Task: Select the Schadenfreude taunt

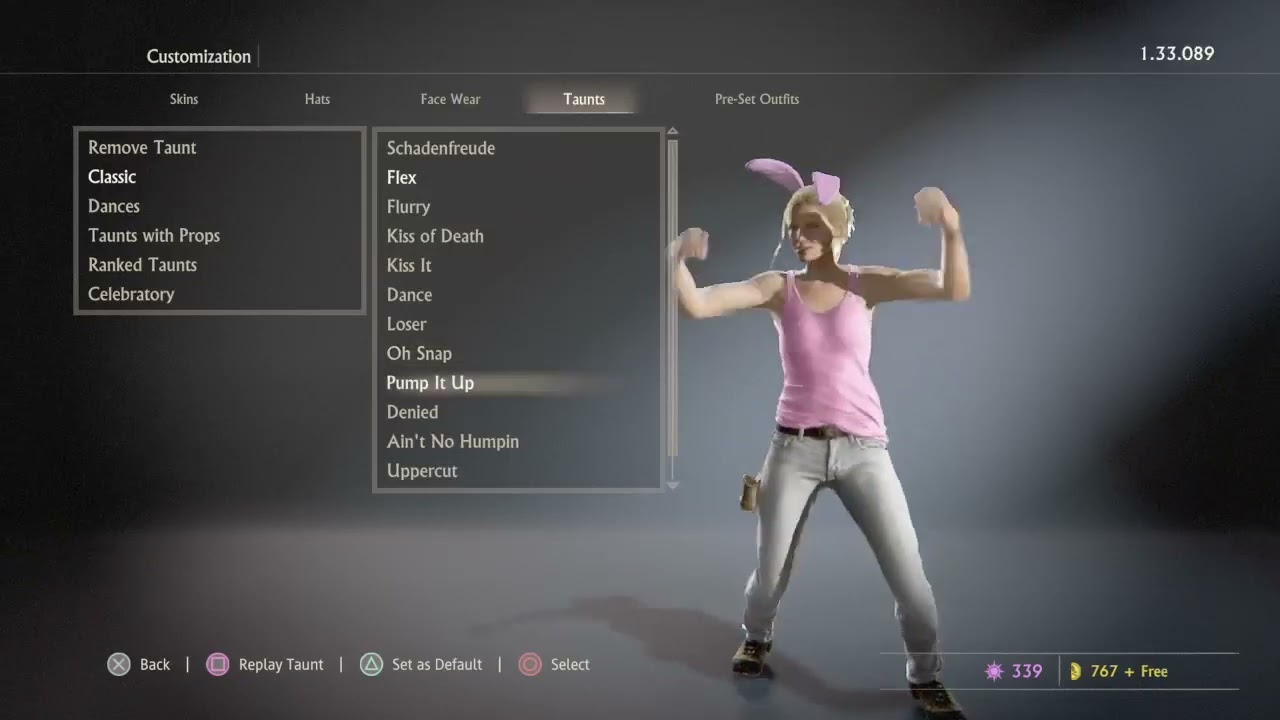Action: pyautogui.click(x=441, y=148)
